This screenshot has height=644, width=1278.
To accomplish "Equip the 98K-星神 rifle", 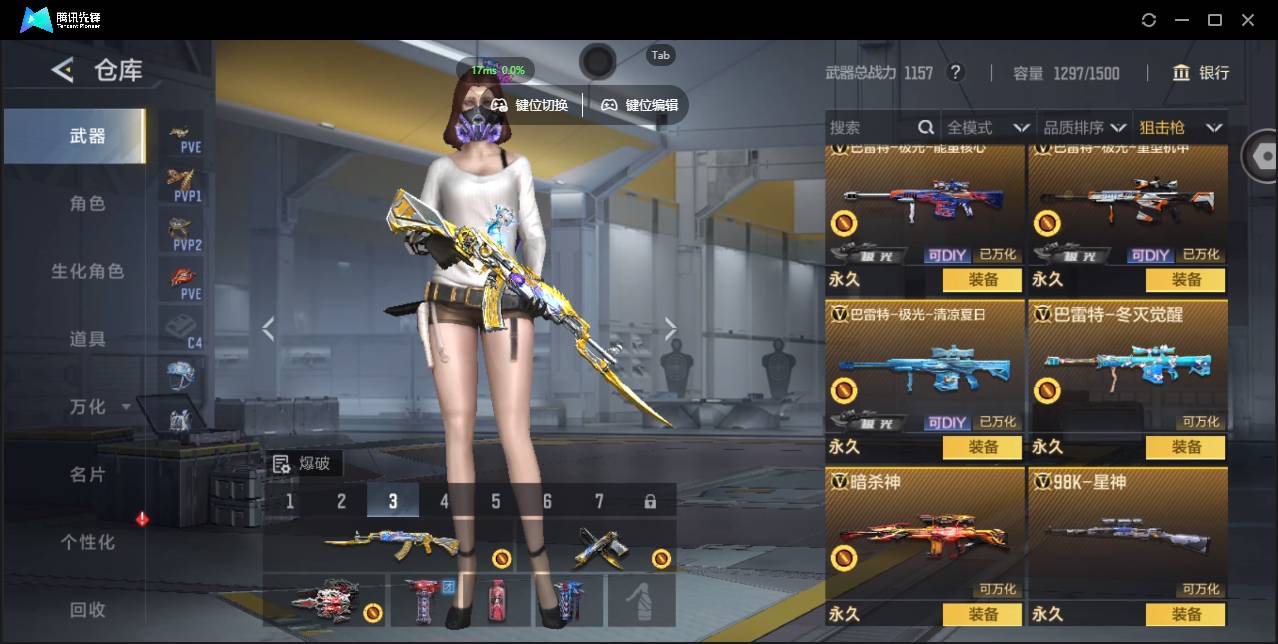I will pyautogui.click(x=1186, y=614).
